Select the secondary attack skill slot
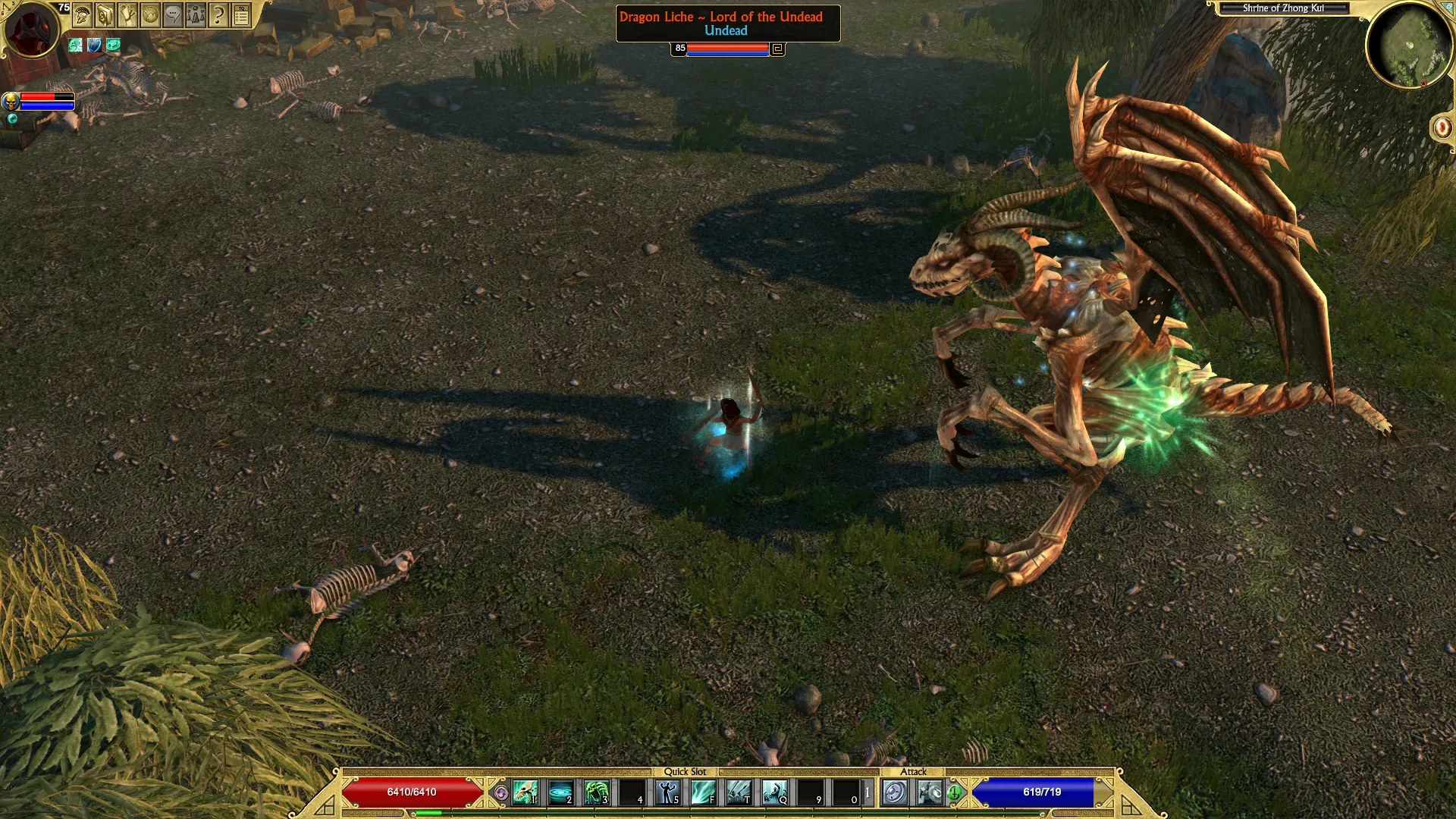Viewport: 1456px width, 819px height. point(930,793)
